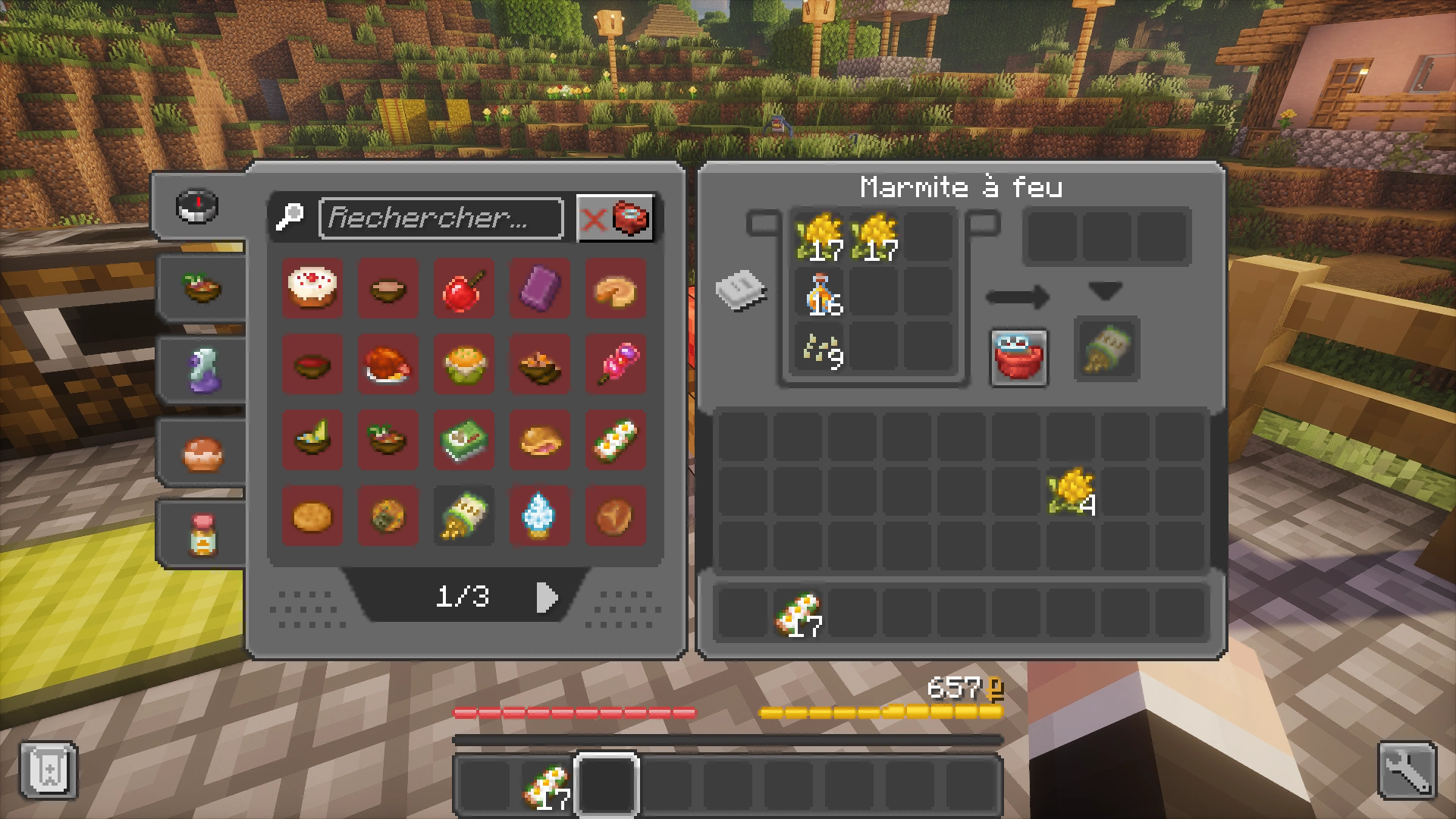Select the highlighted popcorn recipe in the list

tap(463, 516)
